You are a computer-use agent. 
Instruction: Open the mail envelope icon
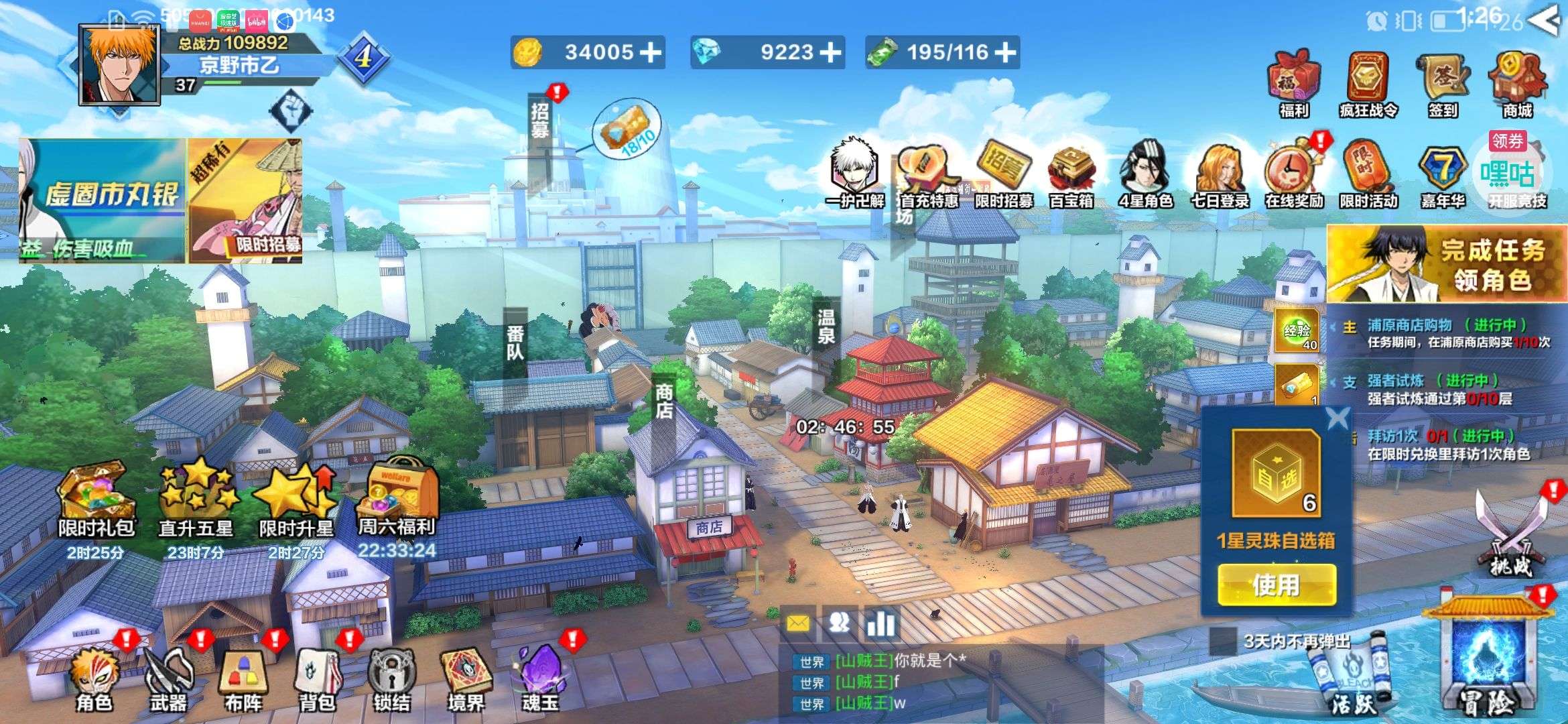797,624
